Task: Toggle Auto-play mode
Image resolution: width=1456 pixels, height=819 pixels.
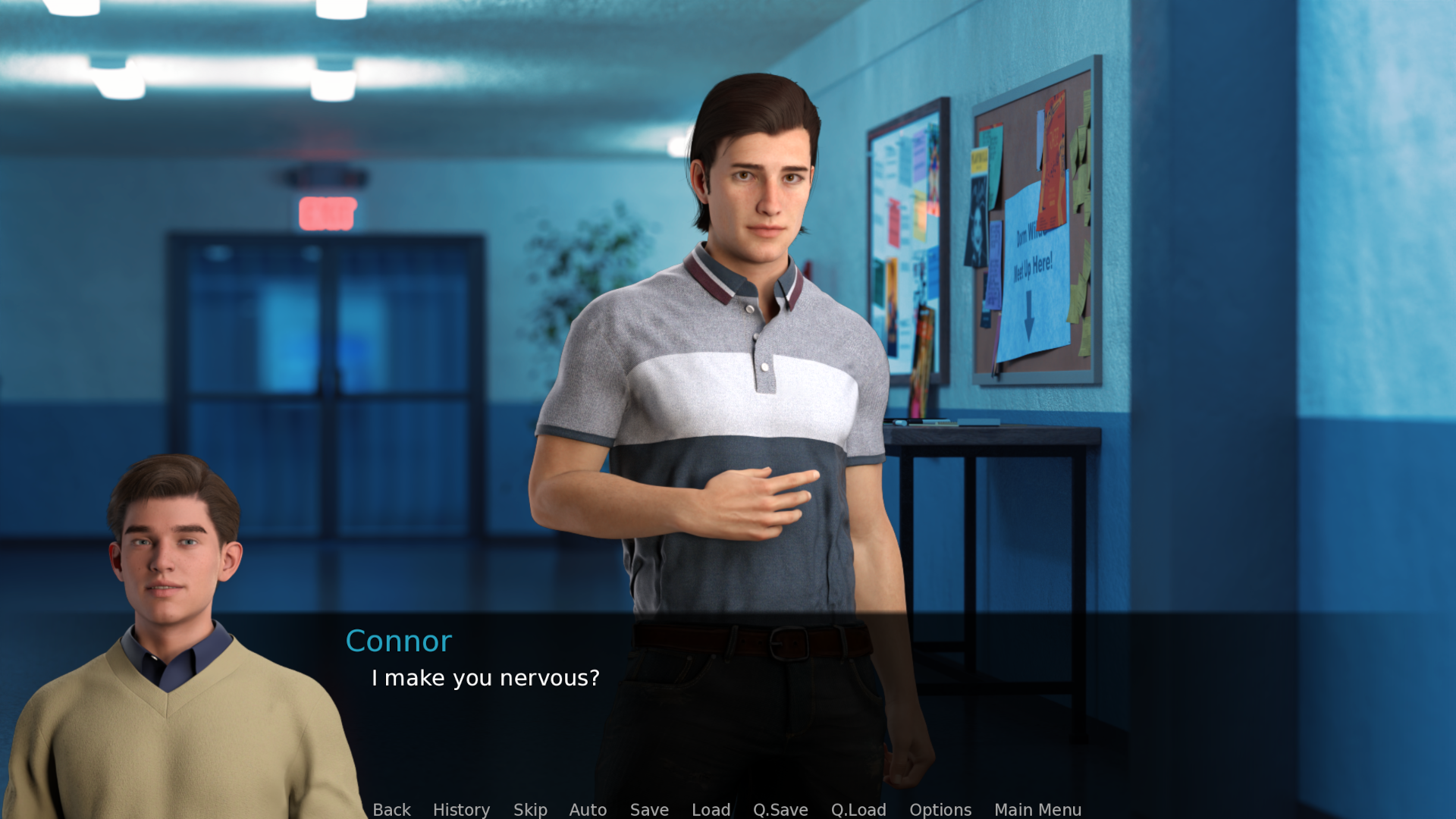Action: (588, 810)
